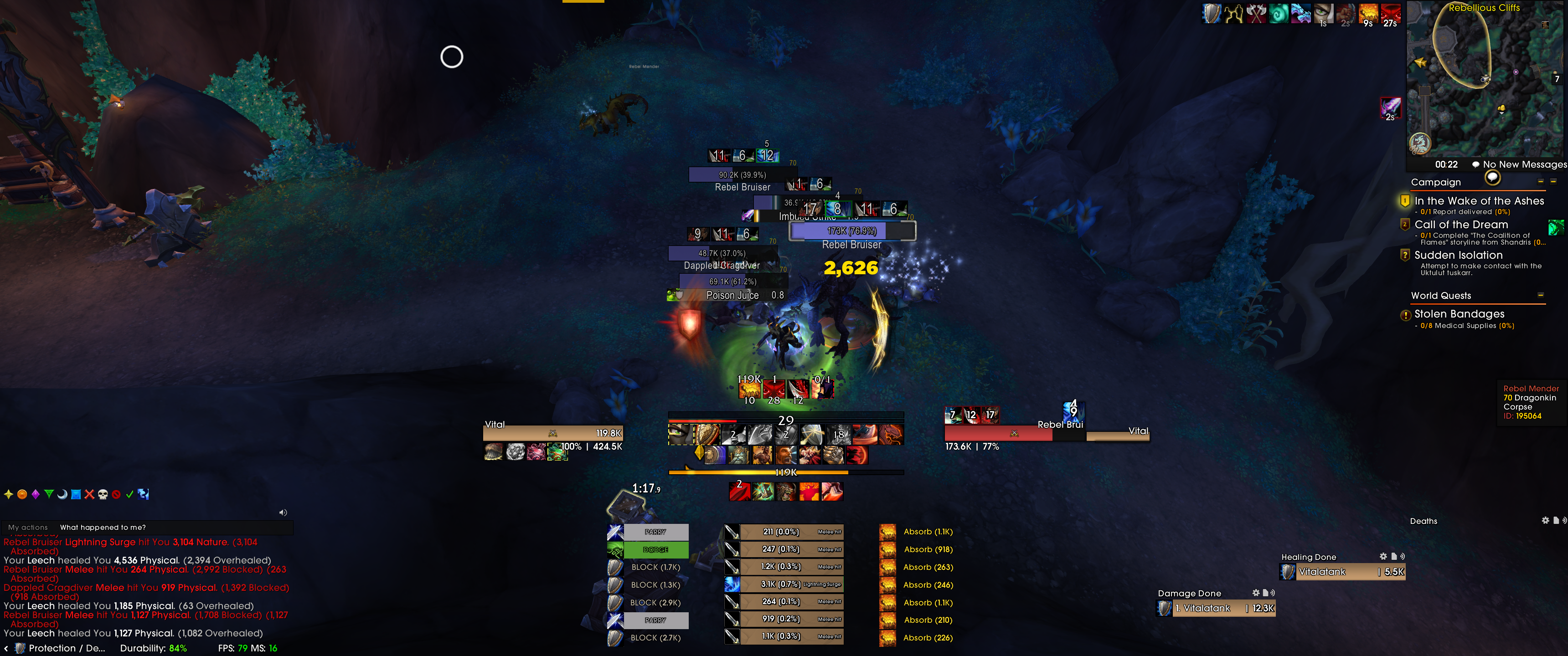Open the Damage Done meter settings gear
The width and height of the screenshot is (1568, 656).
(1255, 593)
